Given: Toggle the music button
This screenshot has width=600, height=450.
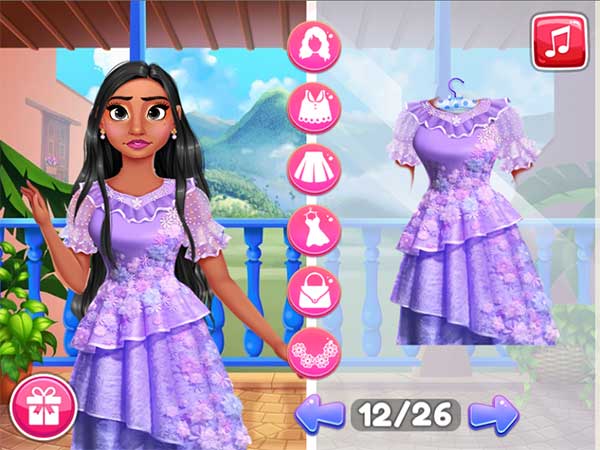Looking at the screenshot, I should click(558, 41).
